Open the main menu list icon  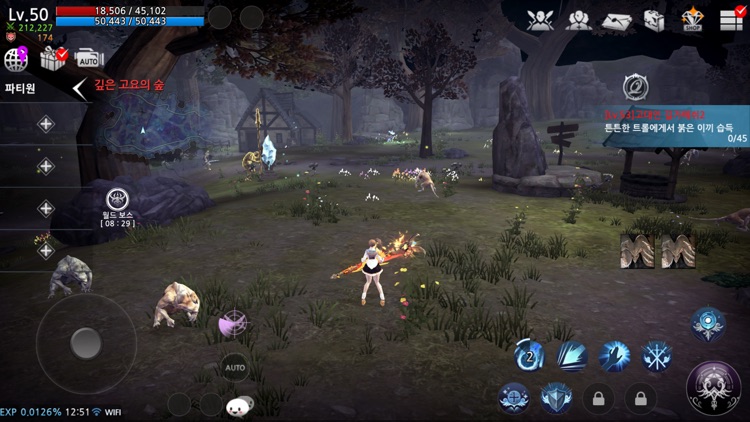[x=731, y=19]
